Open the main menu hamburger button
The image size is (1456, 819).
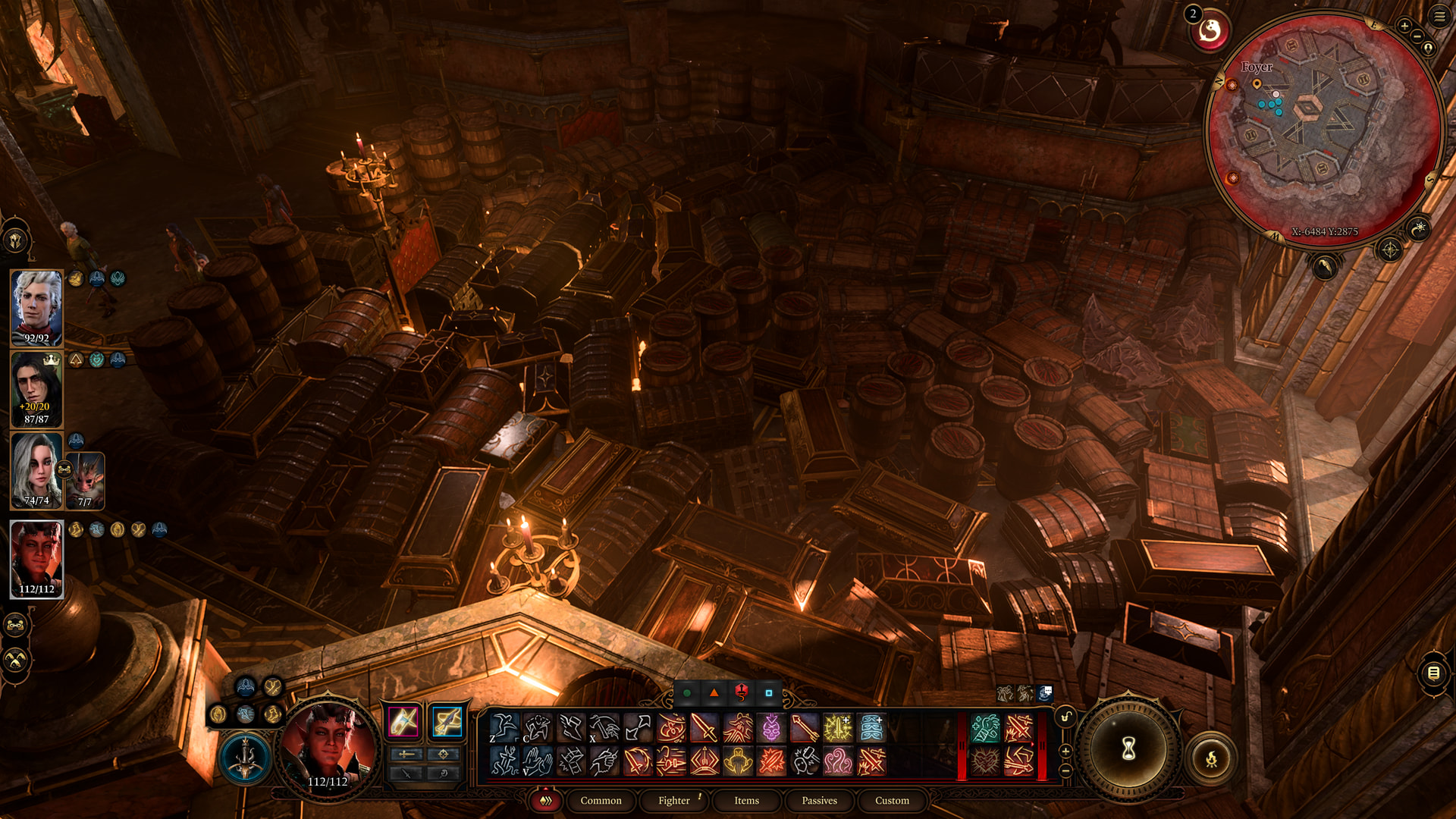tap(1439, 16)
